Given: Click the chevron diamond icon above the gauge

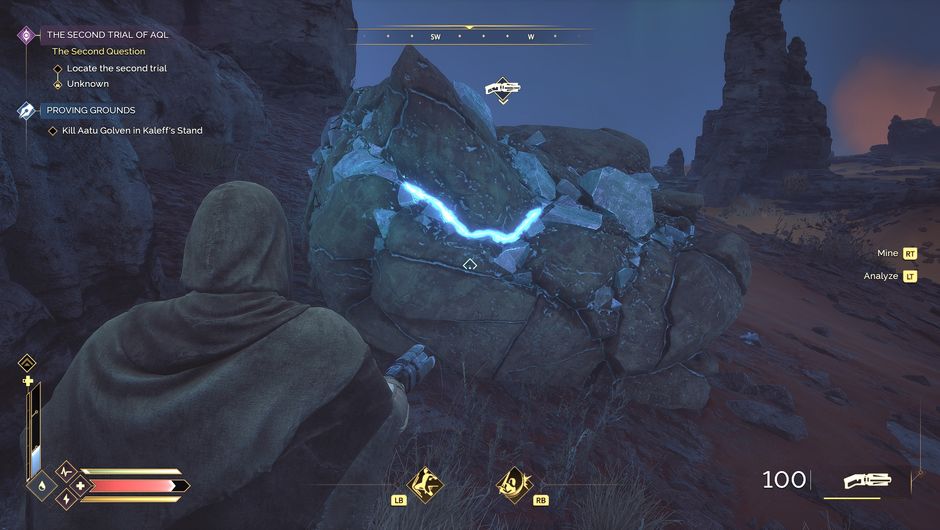Looking at the screenshot, I should pyautogui.click(x=28, y=363).
